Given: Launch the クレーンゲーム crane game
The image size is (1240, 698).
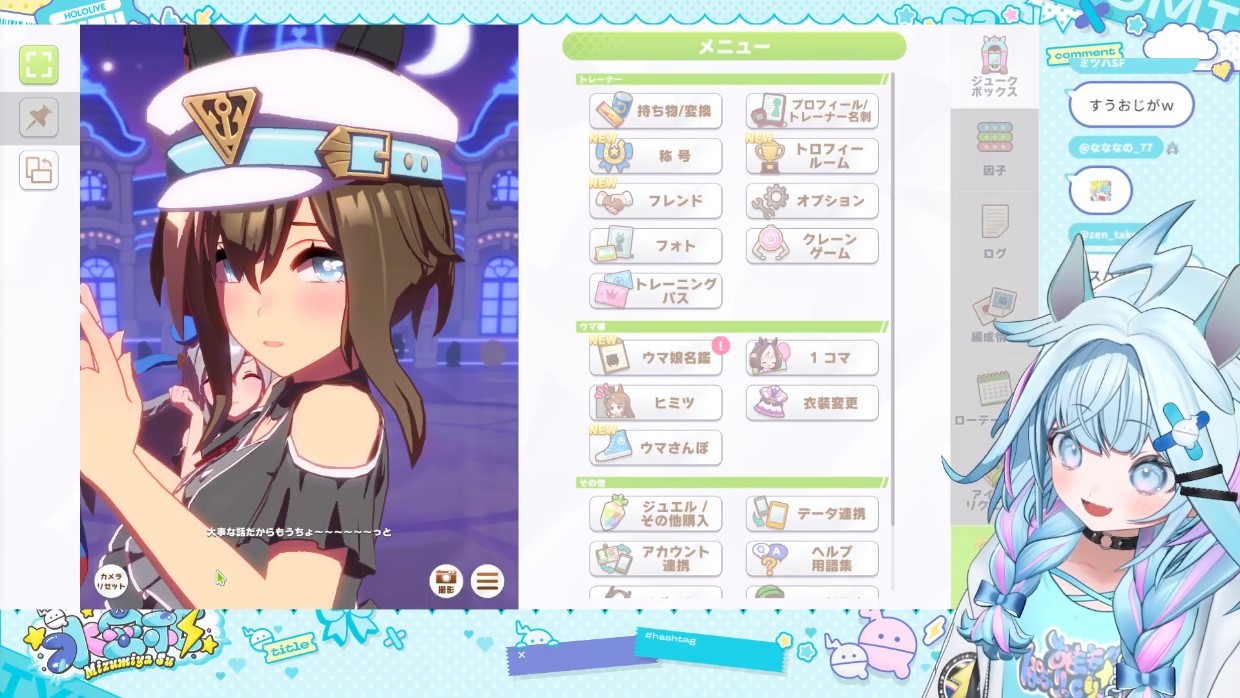Looking at the screenshot, I should 812,246.
